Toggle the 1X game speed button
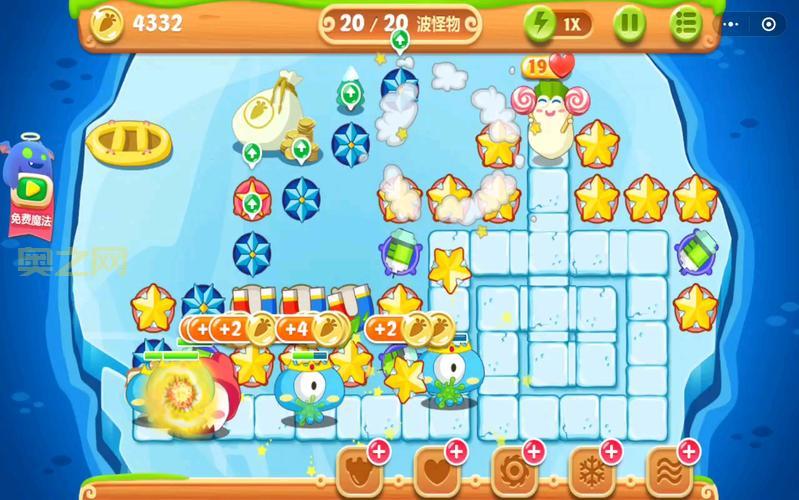This screenshot has height=500, width=799. point(558,23)
